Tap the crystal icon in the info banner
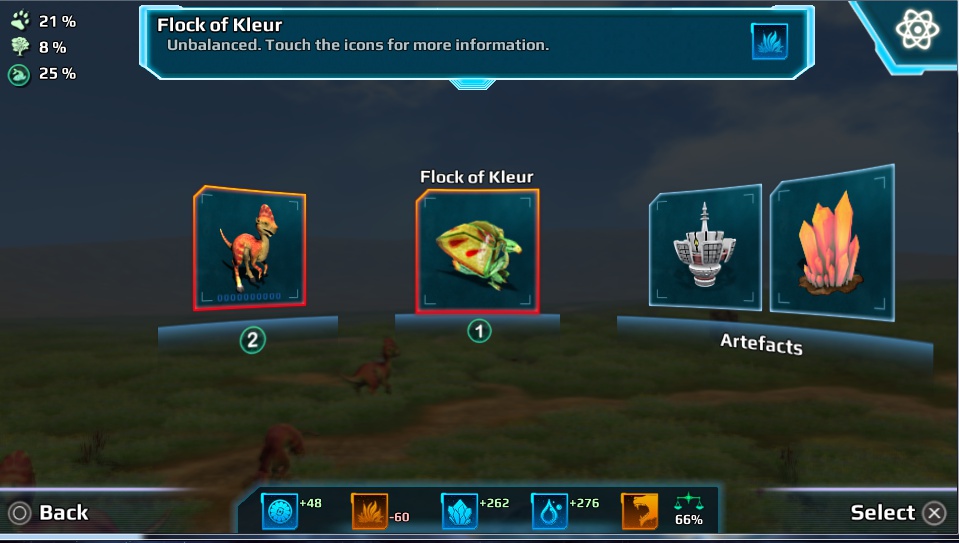The image size is (959, 543). [x=769, y=41]
